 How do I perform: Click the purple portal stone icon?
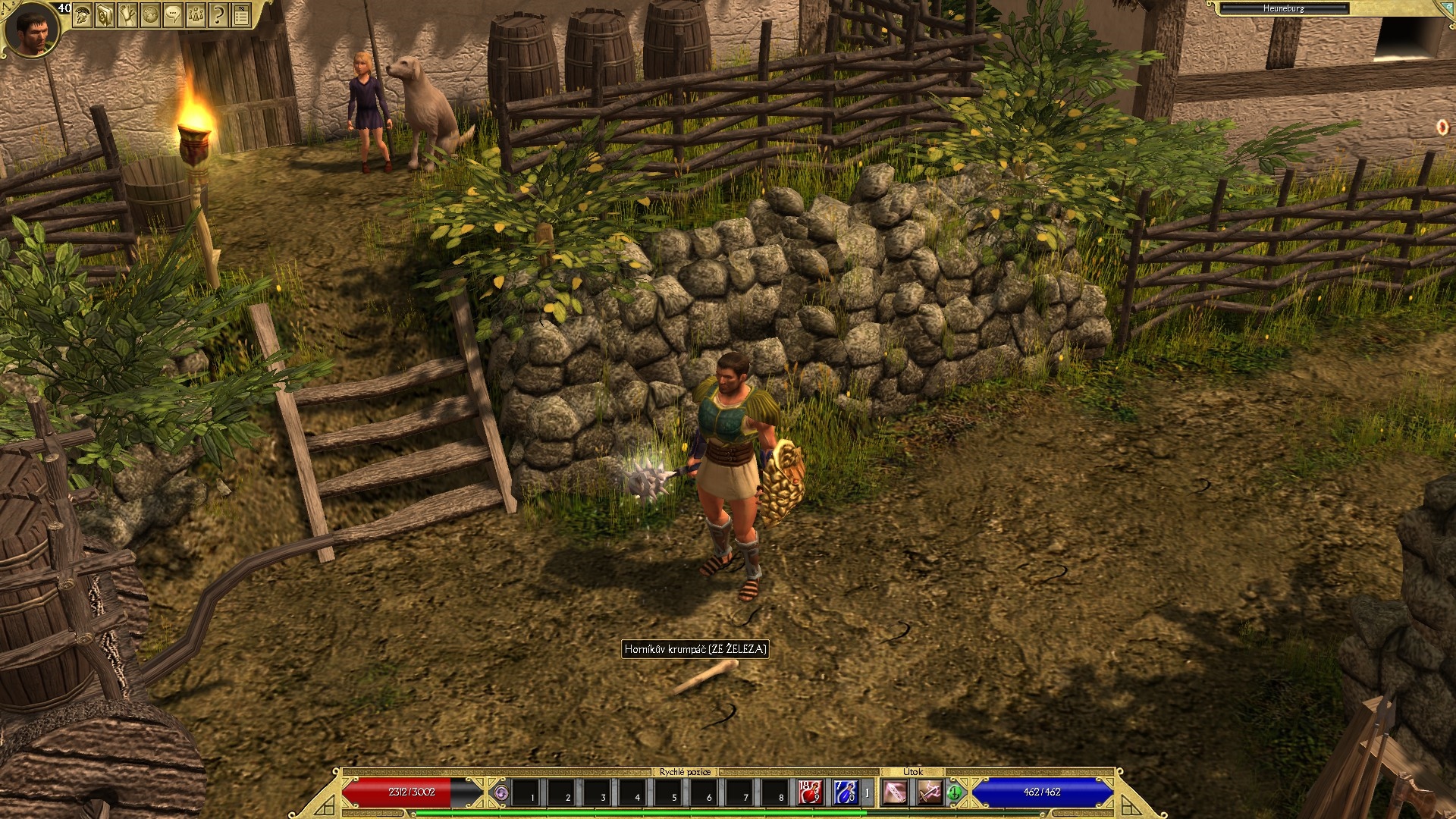tap(500, 793)
